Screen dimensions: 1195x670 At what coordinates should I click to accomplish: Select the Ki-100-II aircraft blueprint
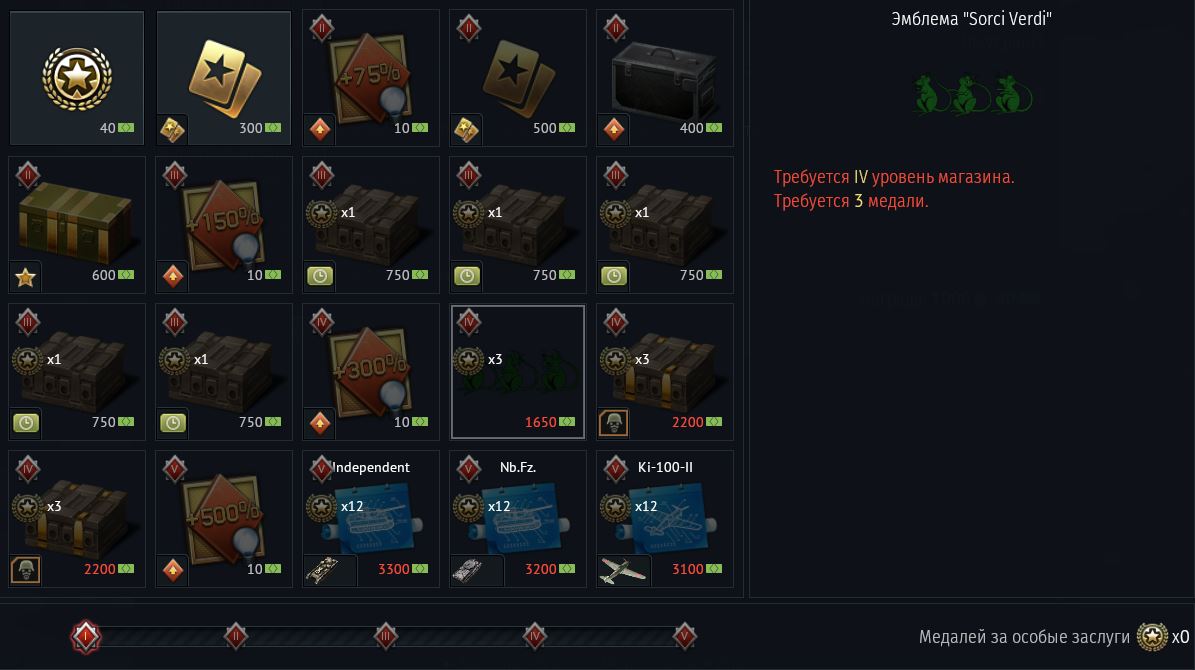(x=665, y=519)
